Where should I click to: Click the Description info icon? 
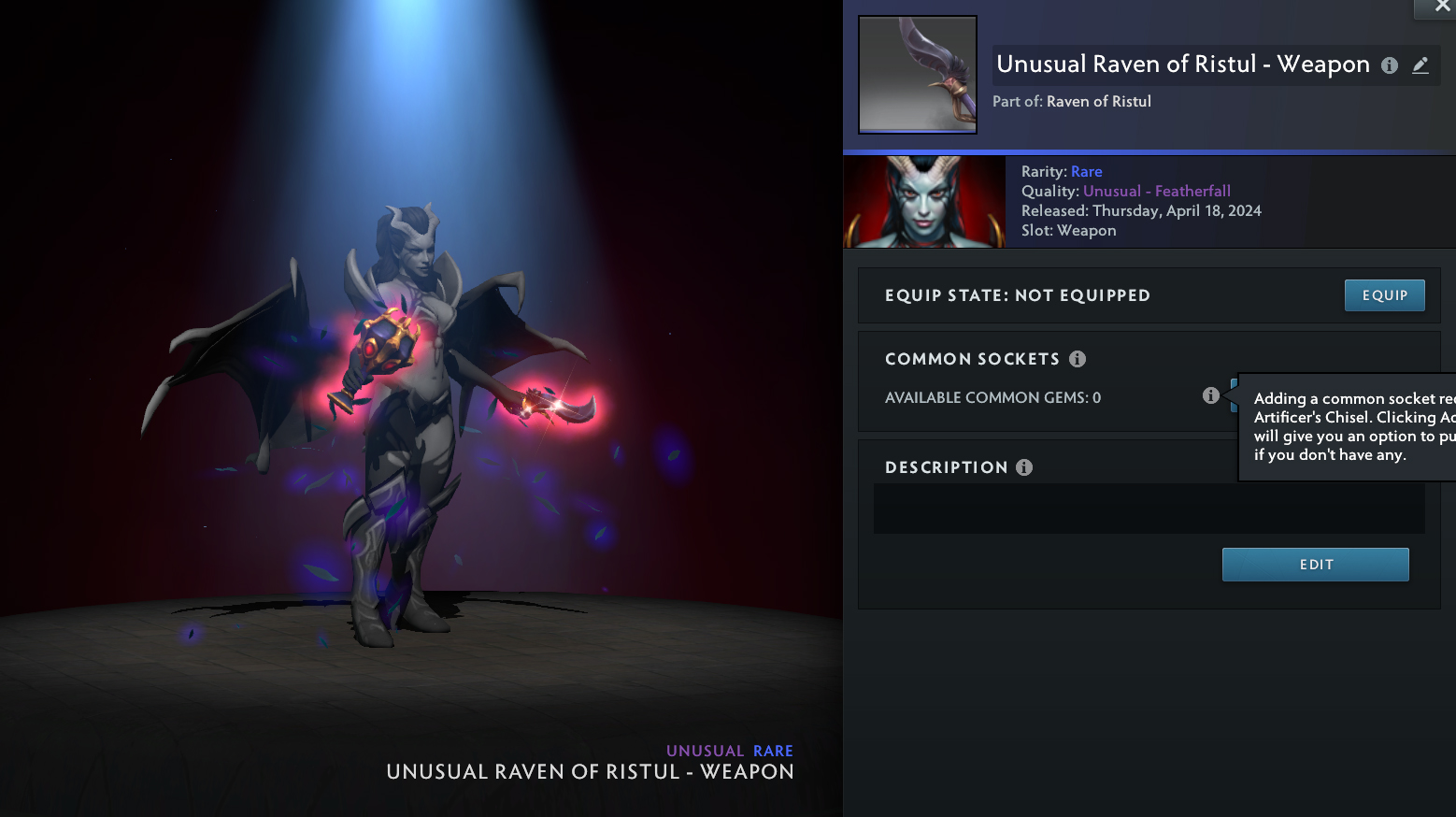1024,467
